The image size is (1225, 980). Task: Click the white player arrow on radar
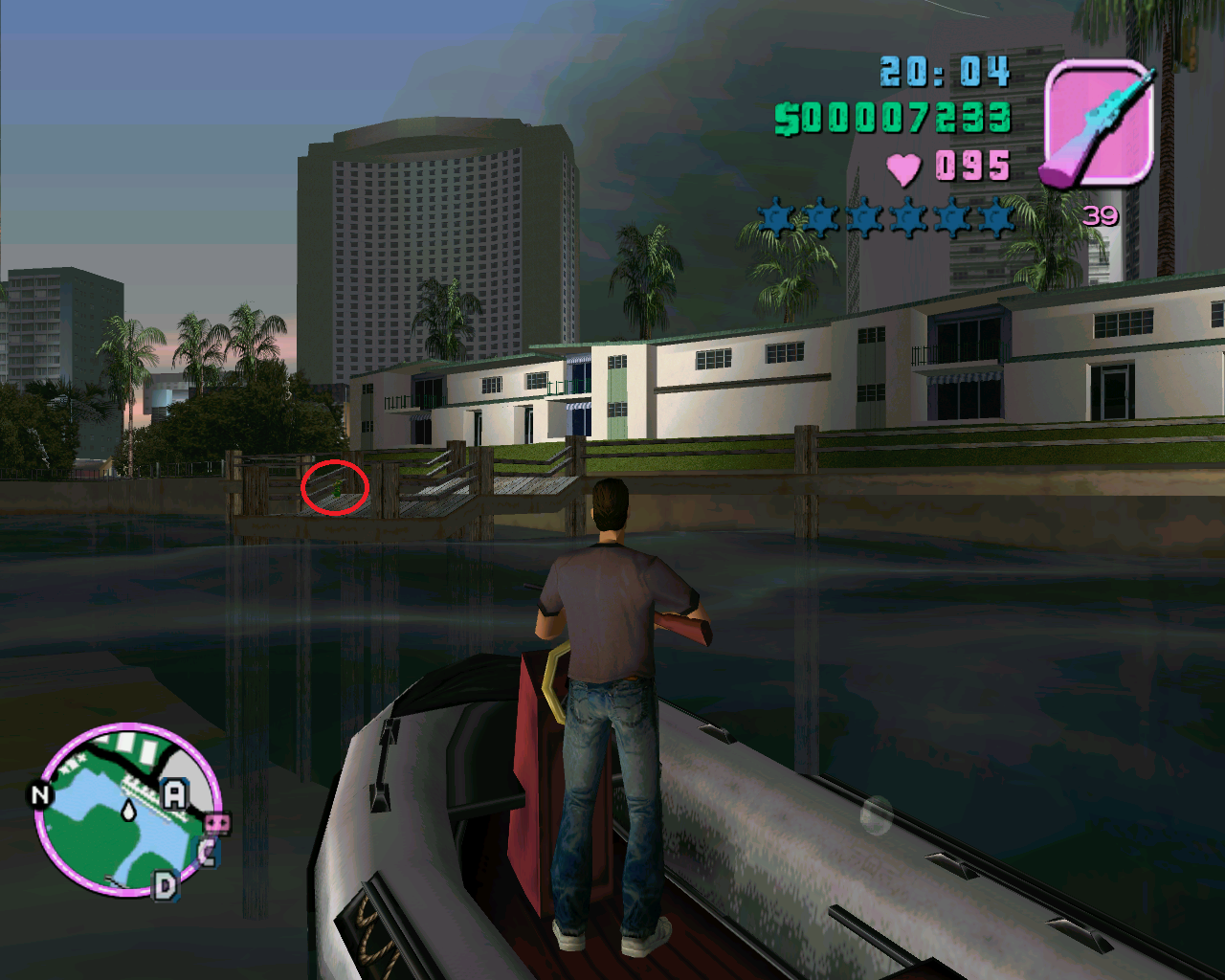128,811
